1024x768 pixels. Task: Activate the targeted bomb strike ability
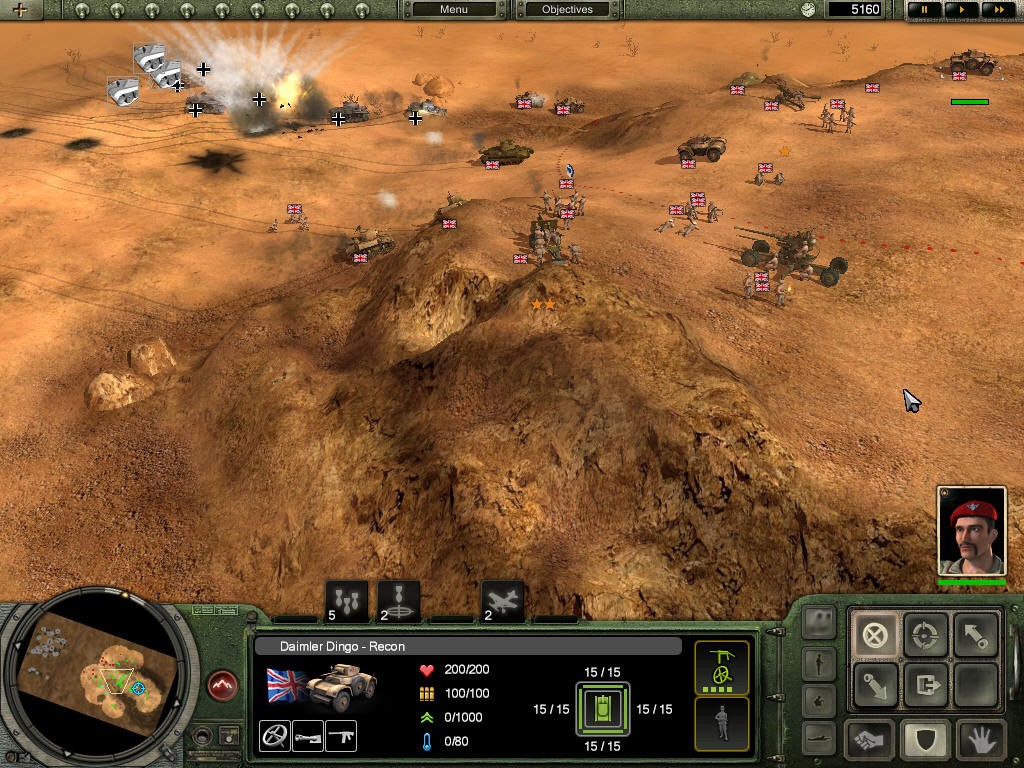click(399, 601)
